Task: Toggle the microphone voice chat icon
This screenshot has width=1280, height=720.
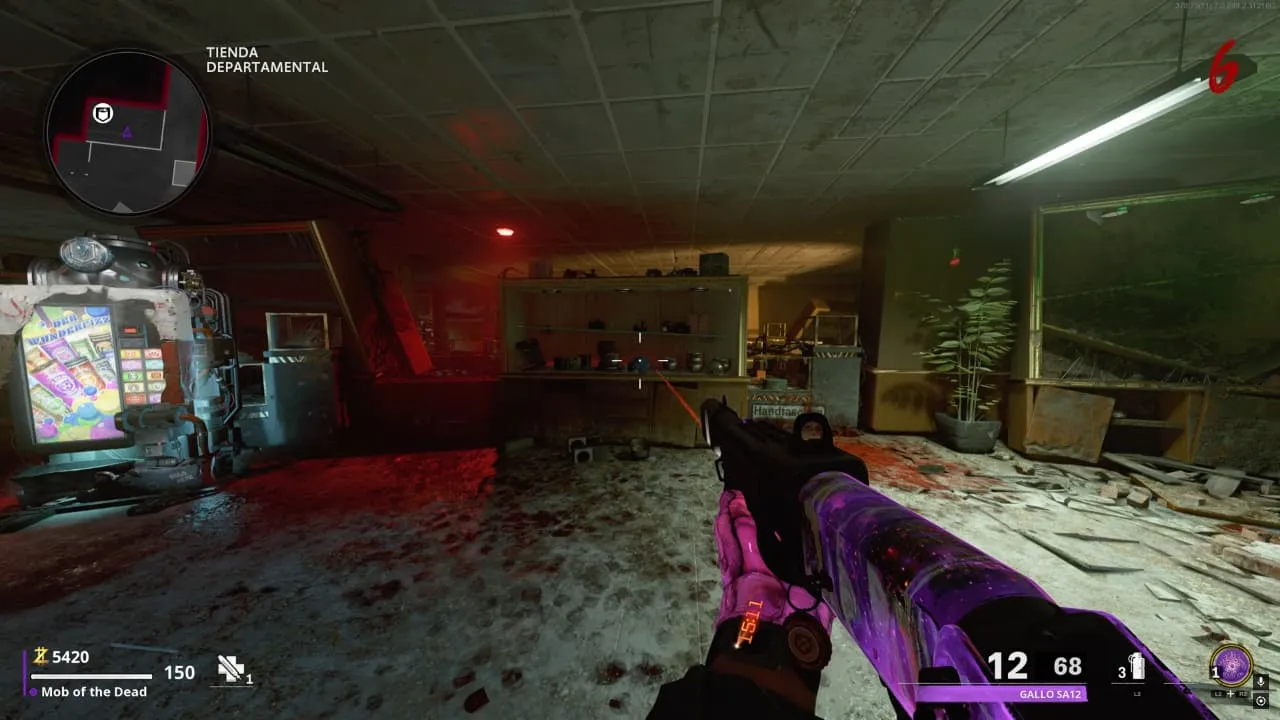Action: coord(1260,682)
